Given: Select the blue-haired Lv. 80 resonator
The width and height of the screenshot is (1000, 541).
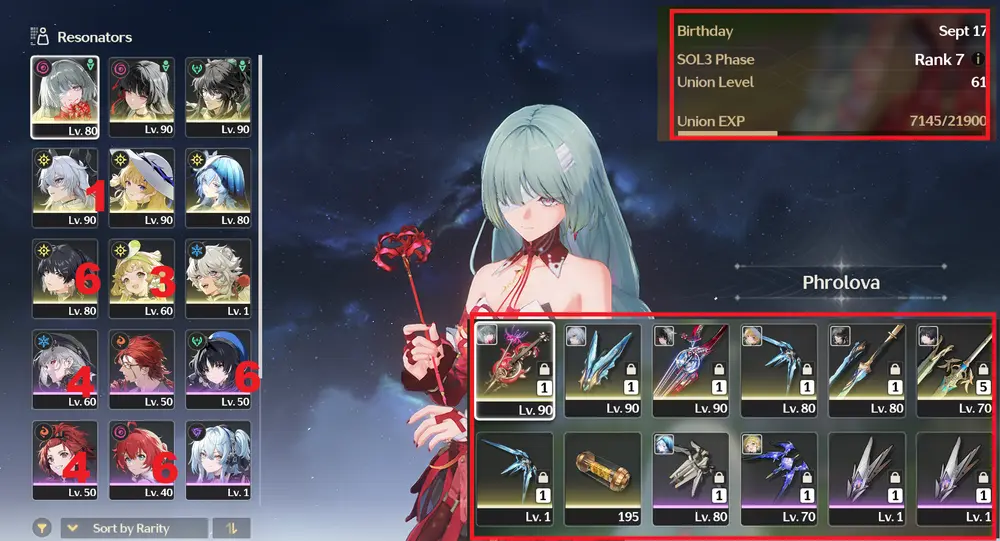Looking at the screenshot, I should tap(218, 187).
